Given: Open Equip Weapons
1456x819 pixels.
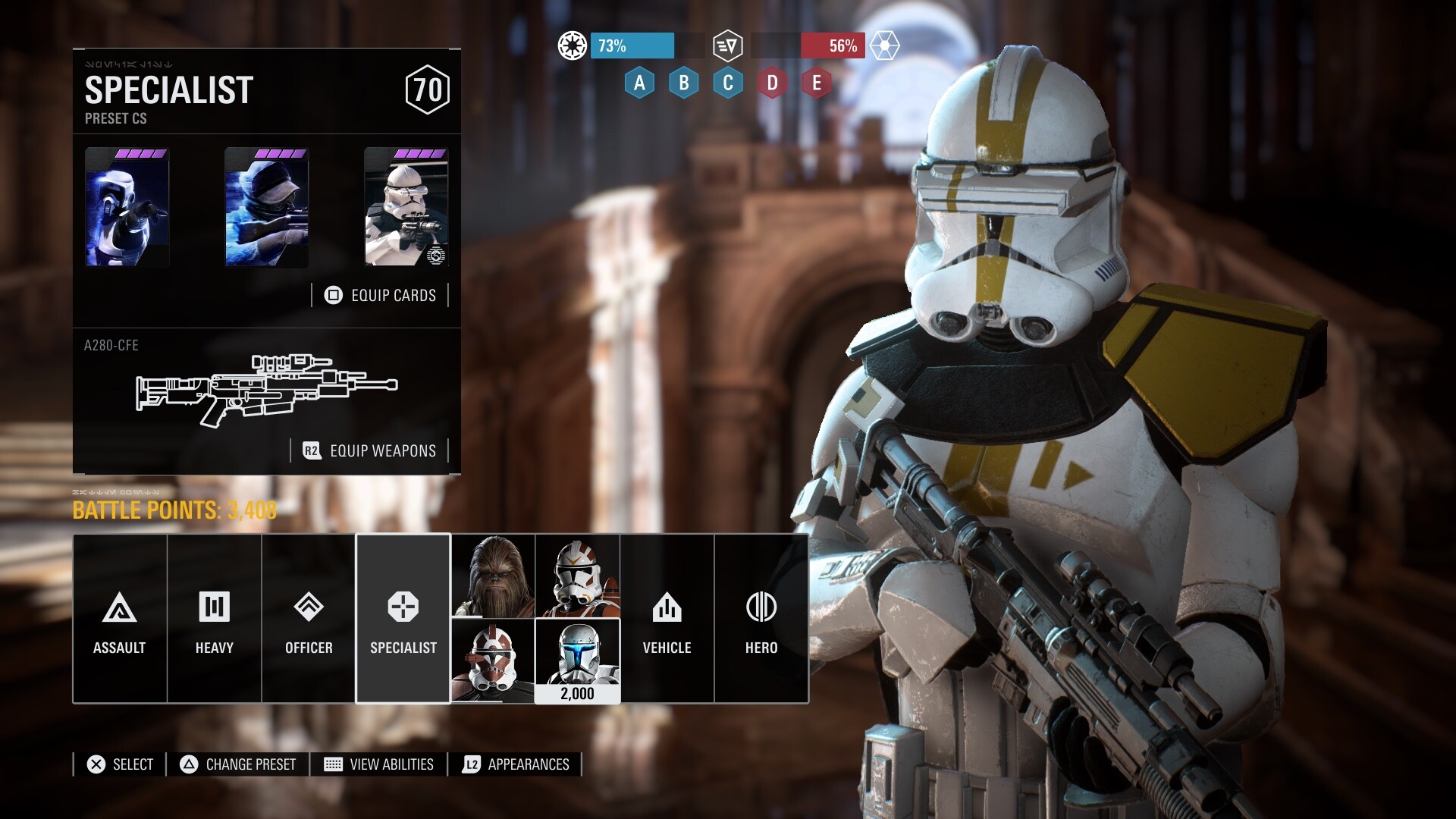Looking at the screenshot, I should tap(370, 450).
